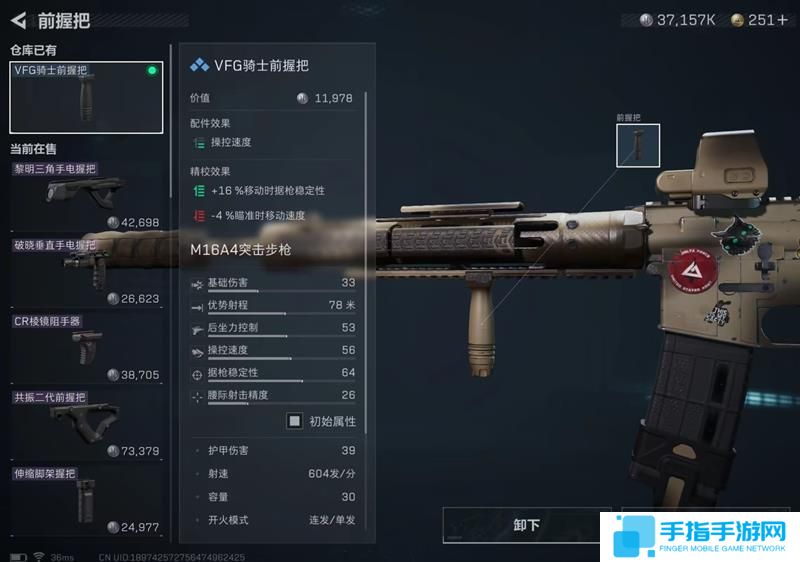Select the owned VFG骑士前握把 item

pos(86,98)
